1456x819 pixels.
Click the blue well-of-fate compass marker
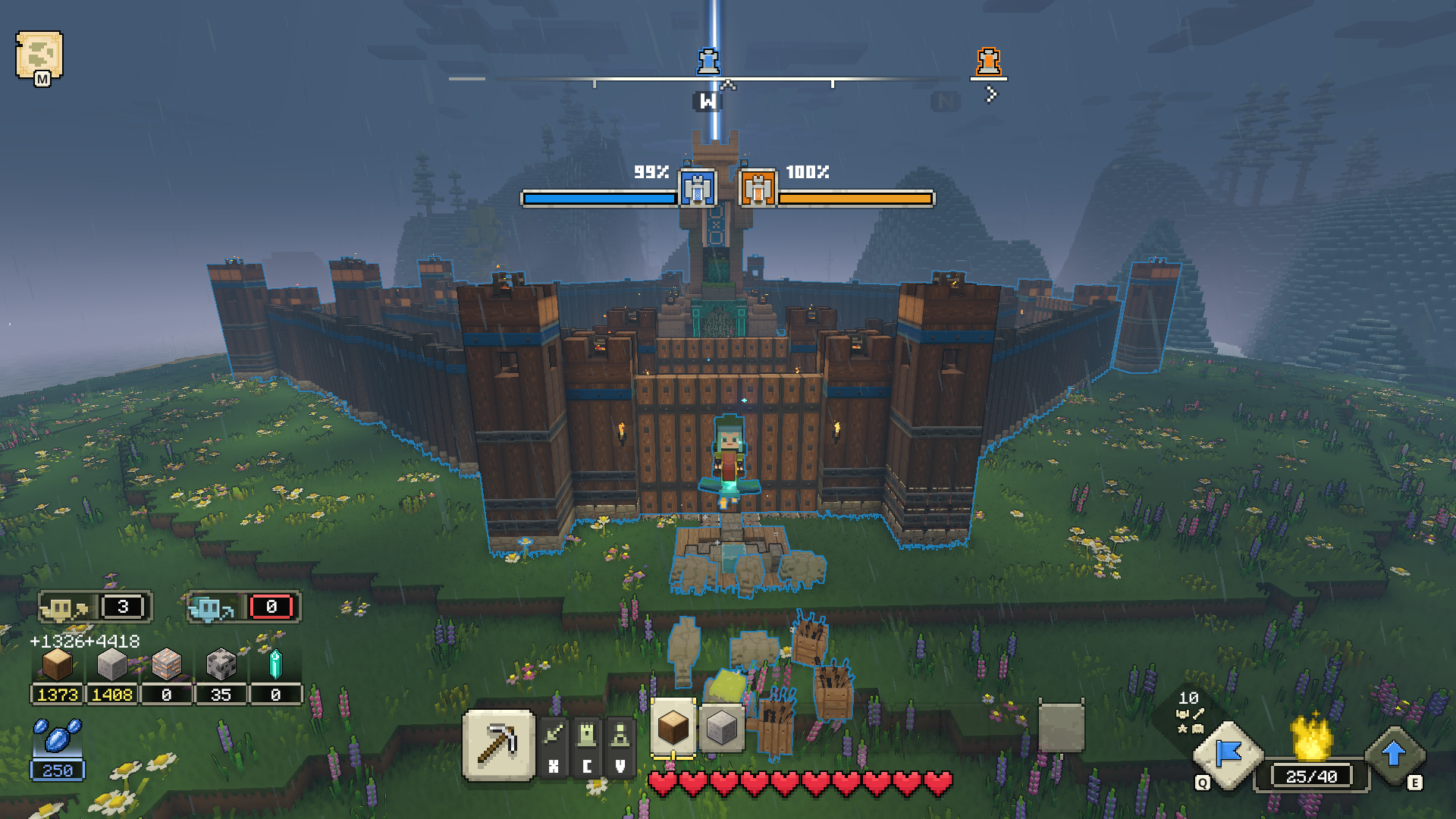[708, 61]
